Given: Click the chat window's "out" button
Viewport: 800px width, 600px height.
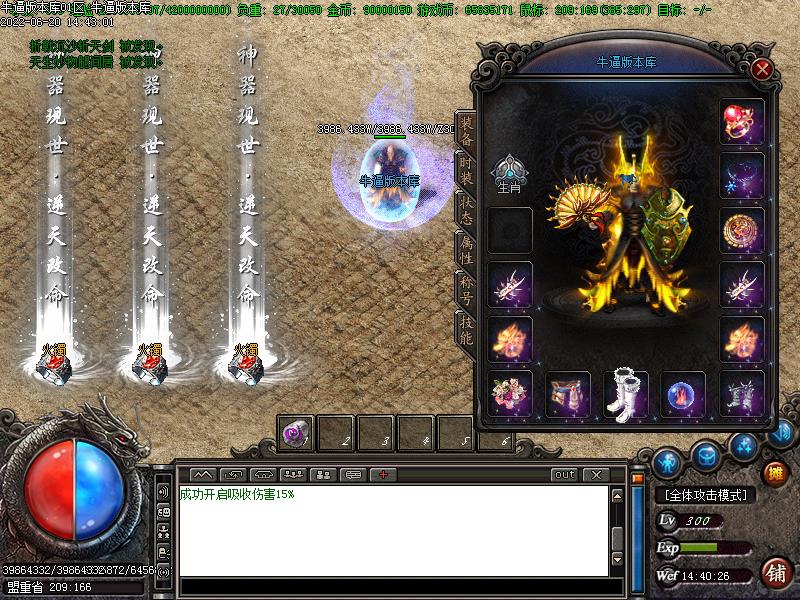Looking at the screenshot, I should coord(565,474).
